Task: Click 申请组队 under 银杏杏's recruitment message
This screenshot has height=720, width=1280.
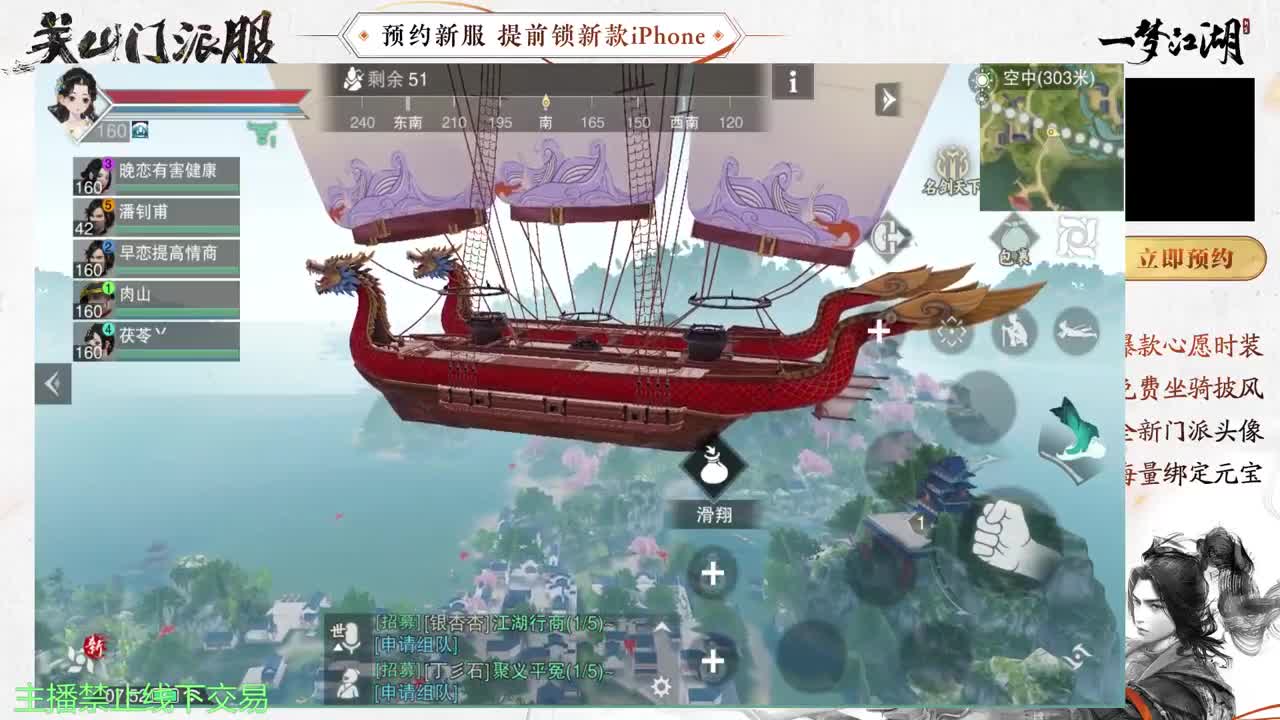Action: [415, 645]
